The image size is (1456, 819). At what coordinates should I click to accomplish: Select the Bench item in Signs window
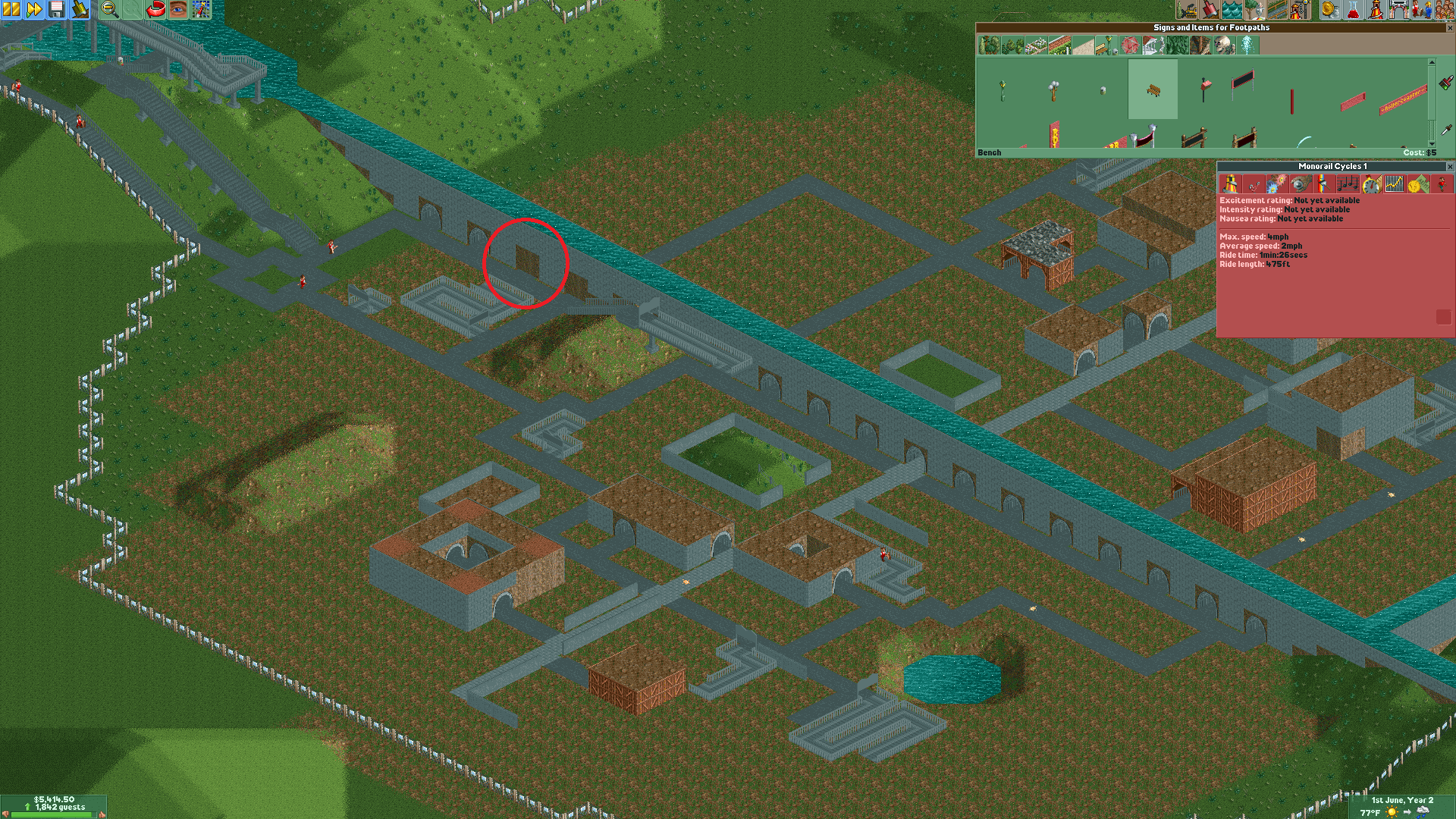(x=1154, y=89)
